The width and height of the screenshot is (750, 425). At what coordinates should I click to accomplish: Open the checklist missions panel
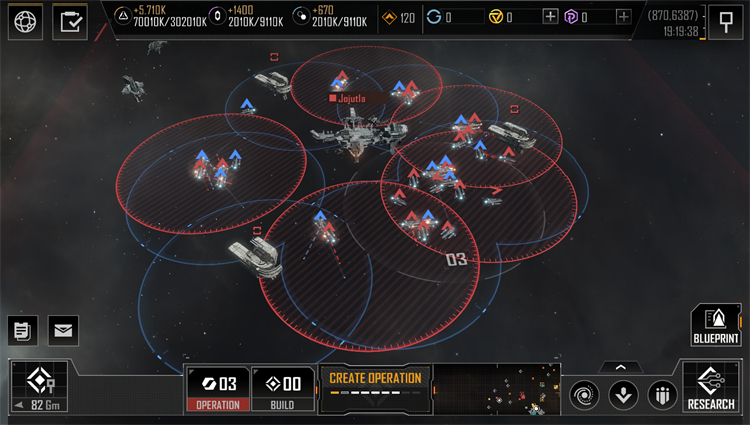(70, 21)
